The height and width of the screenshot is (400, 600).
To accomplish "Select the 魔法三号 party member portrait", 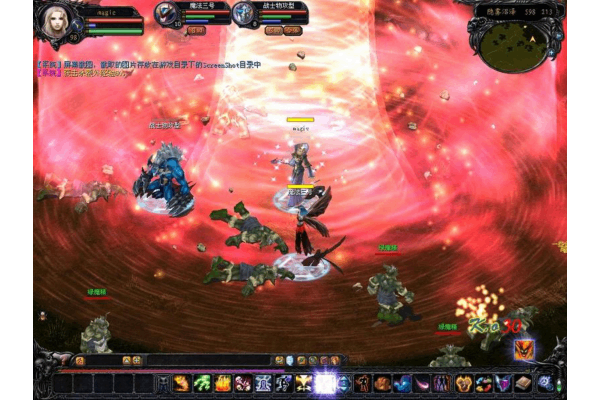I will [x=166, y=14].
